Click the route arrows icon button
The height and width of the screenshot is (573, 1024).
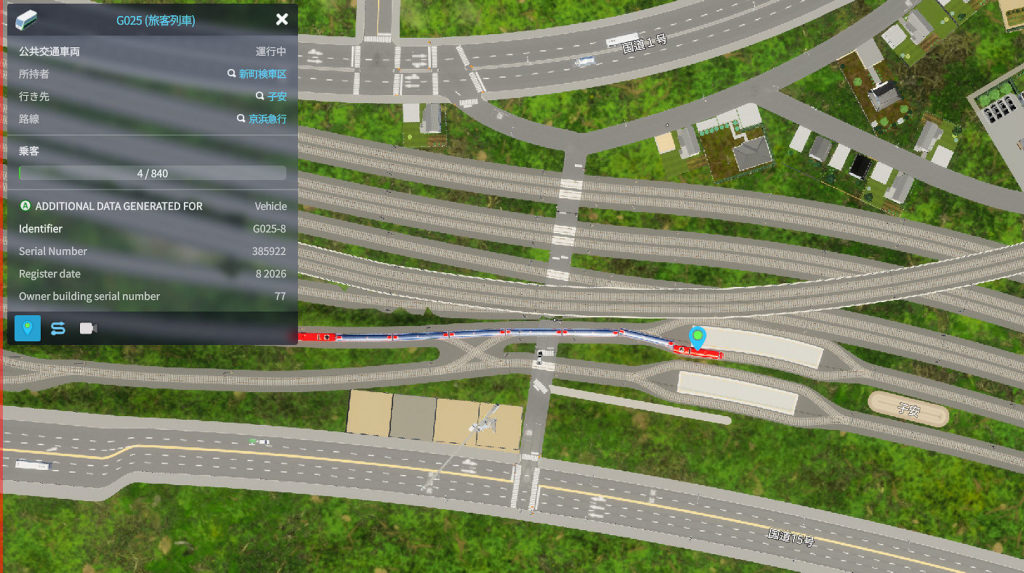(x=58, y=328)
